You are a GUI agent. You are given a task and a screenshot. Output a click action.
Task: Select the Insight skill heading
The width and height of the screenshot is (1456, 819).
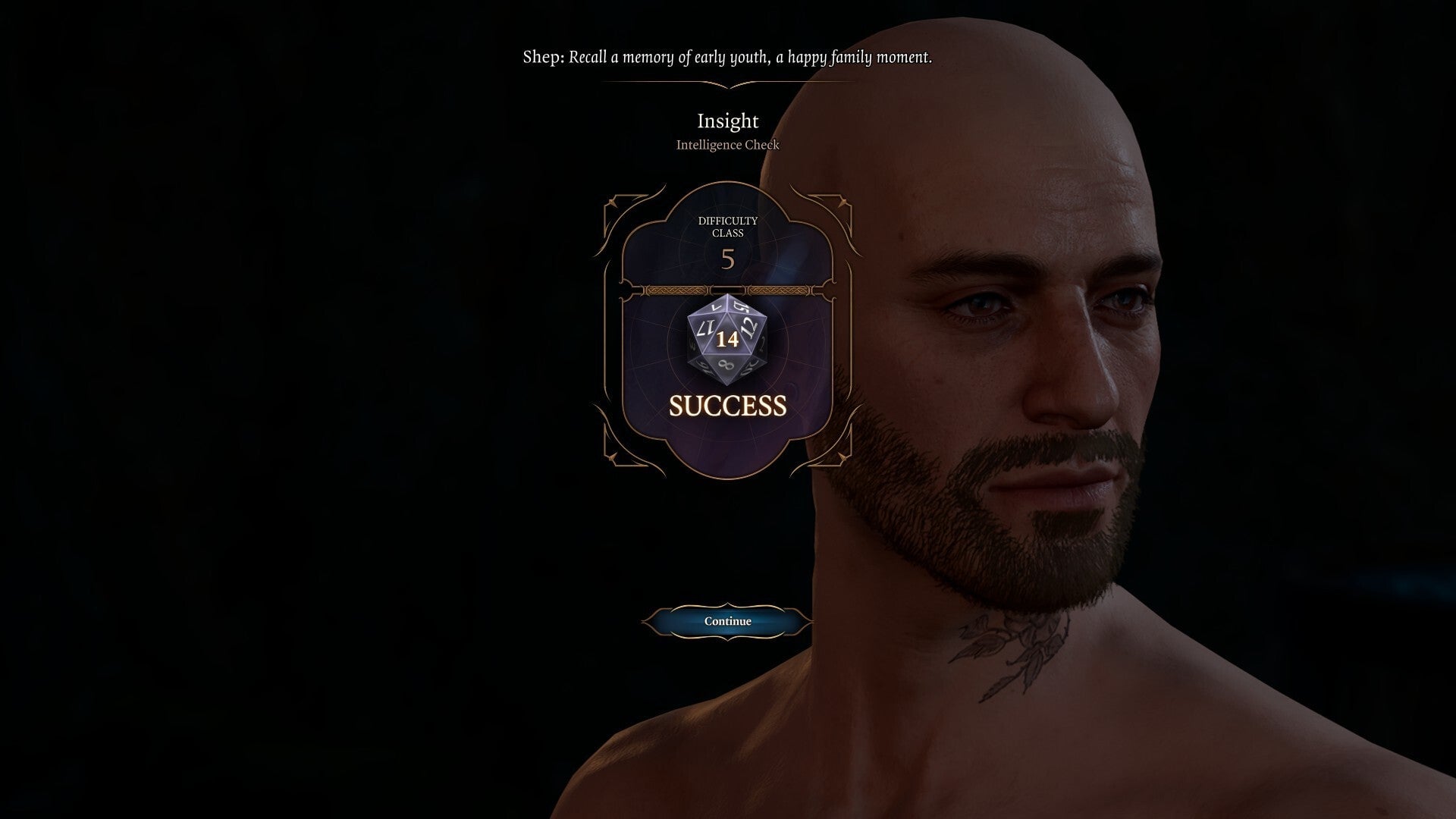coord(727,121)
